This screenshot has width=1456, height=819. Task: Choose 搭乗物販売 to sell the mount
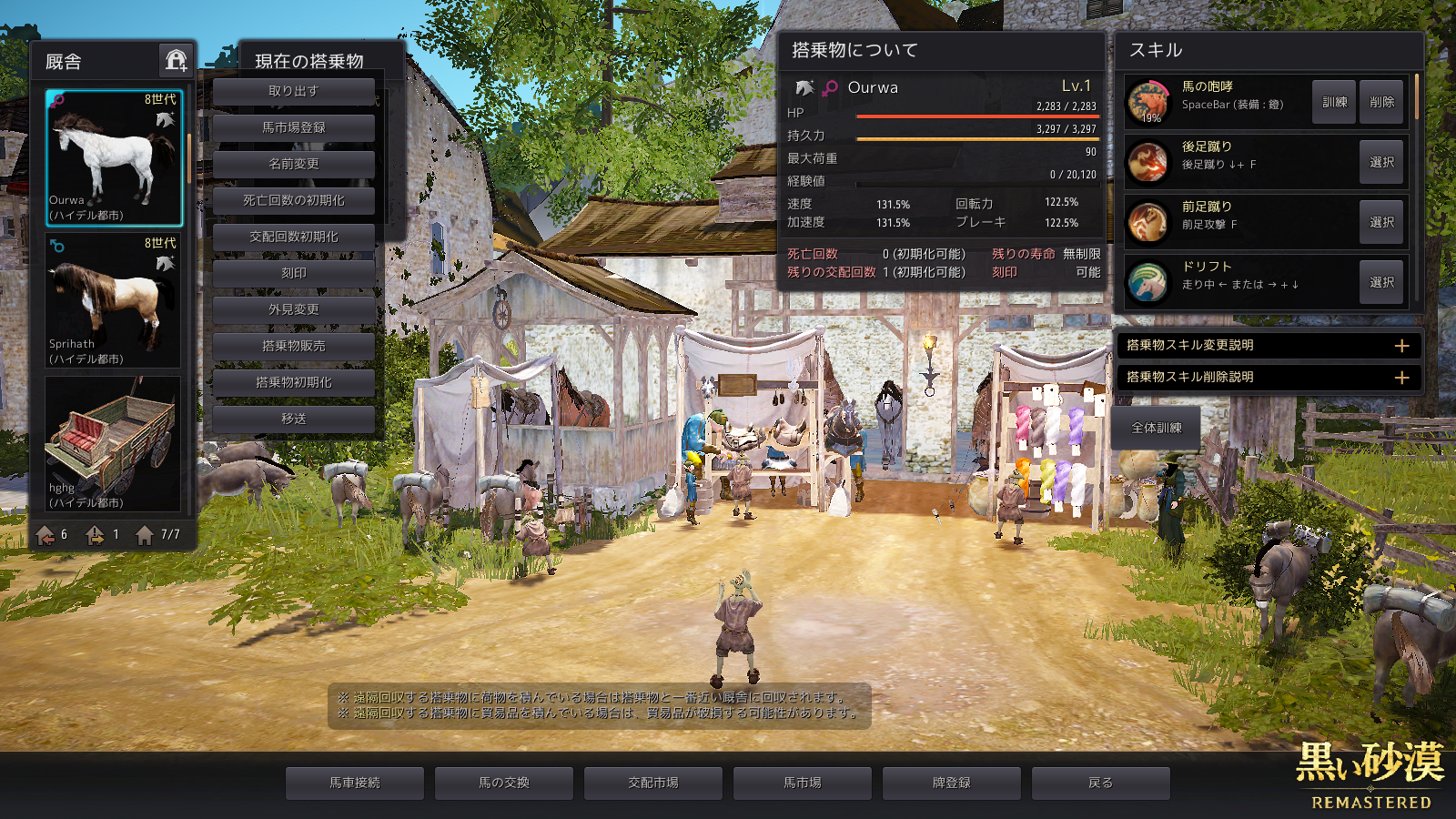coord(293,346)
